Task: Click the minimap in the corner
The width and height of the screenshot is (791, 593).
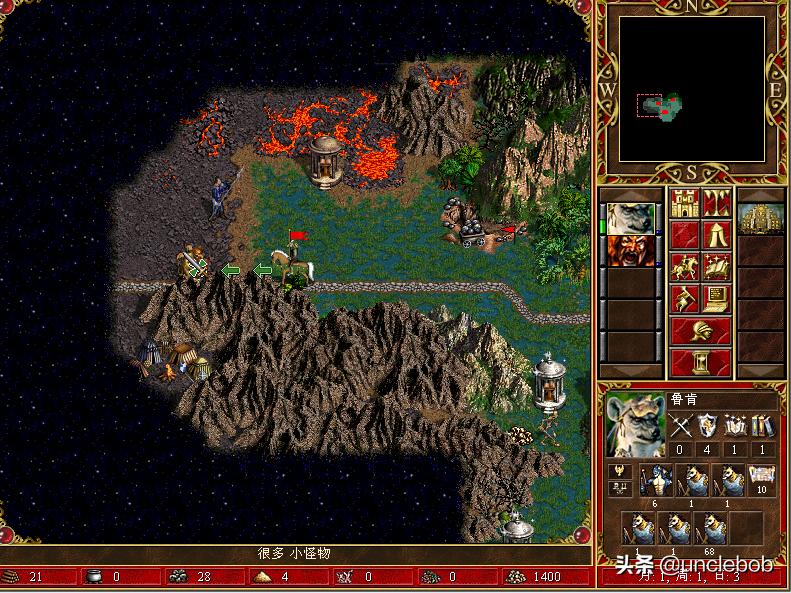Action: click(692, 90)
